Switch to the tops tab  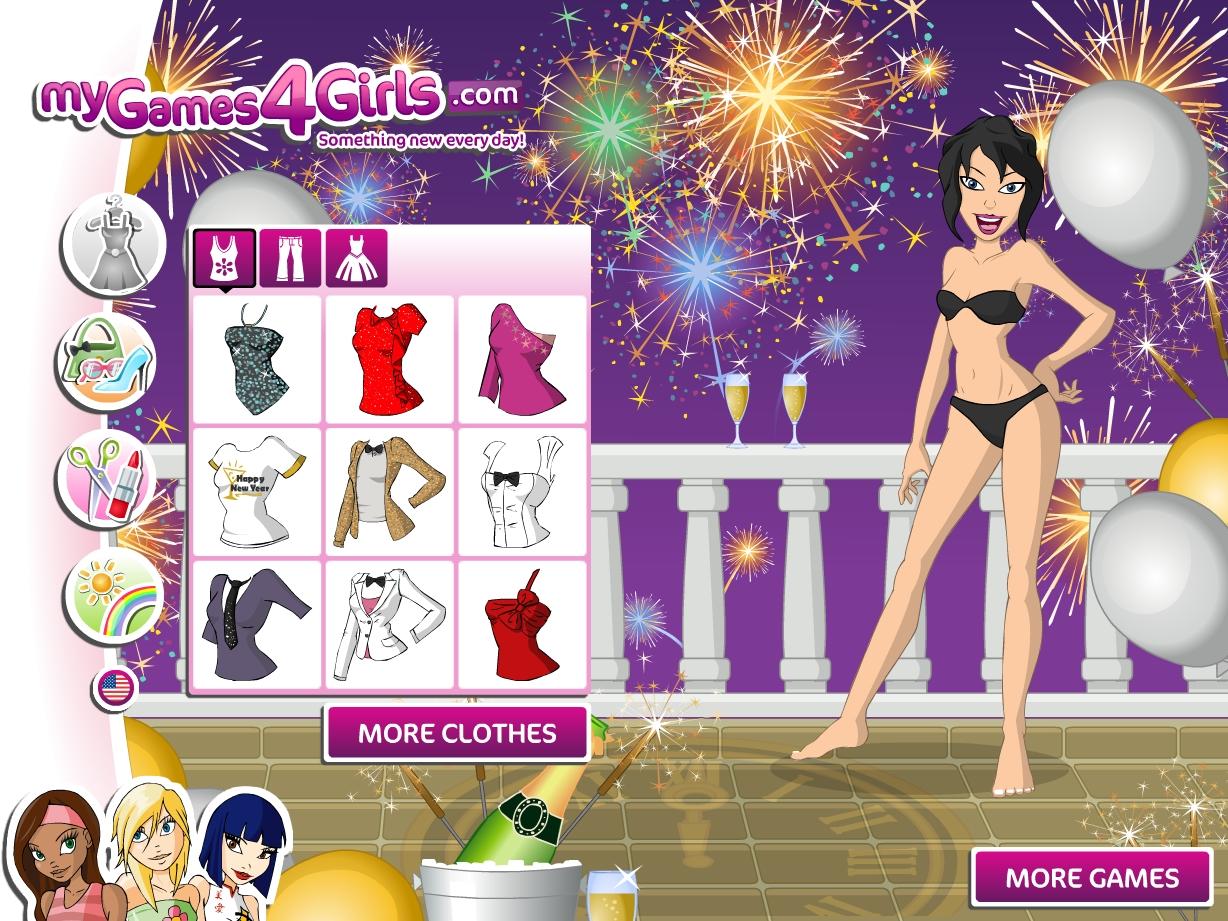(x=224, y=257)
